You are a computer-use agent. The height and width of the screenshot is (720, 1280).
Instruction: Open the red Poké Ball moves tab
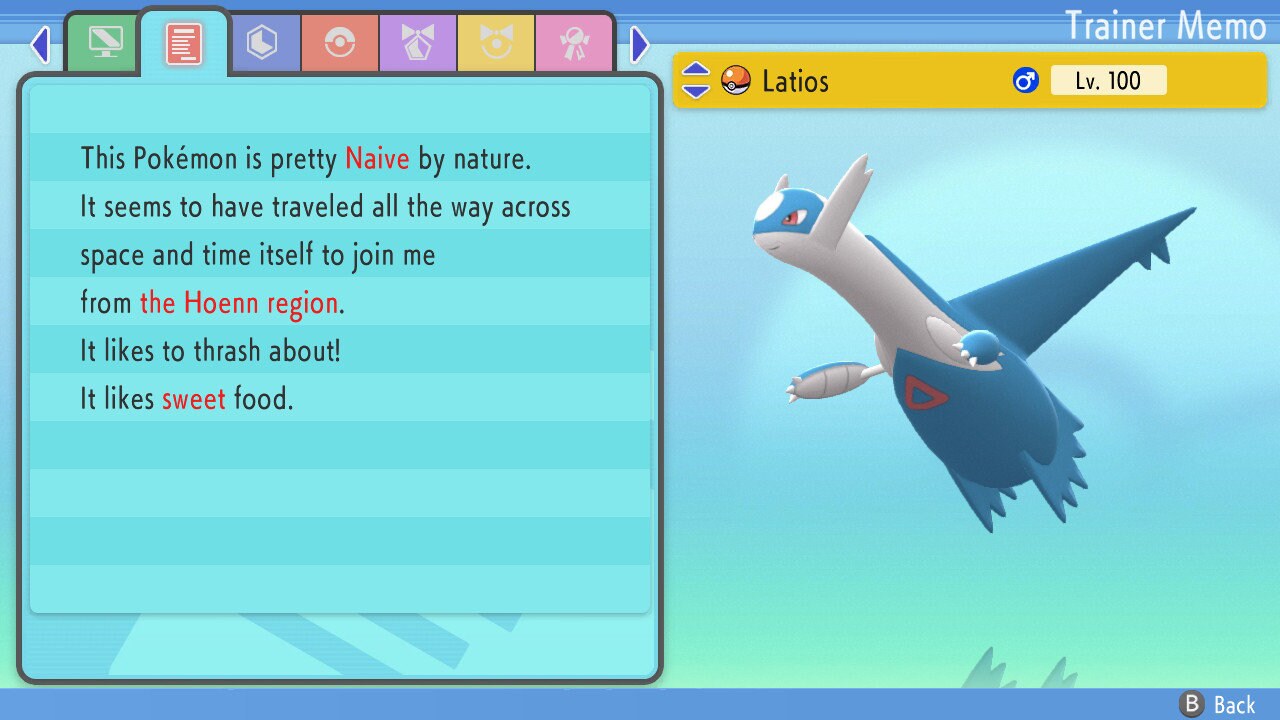(x=340, y=43)
